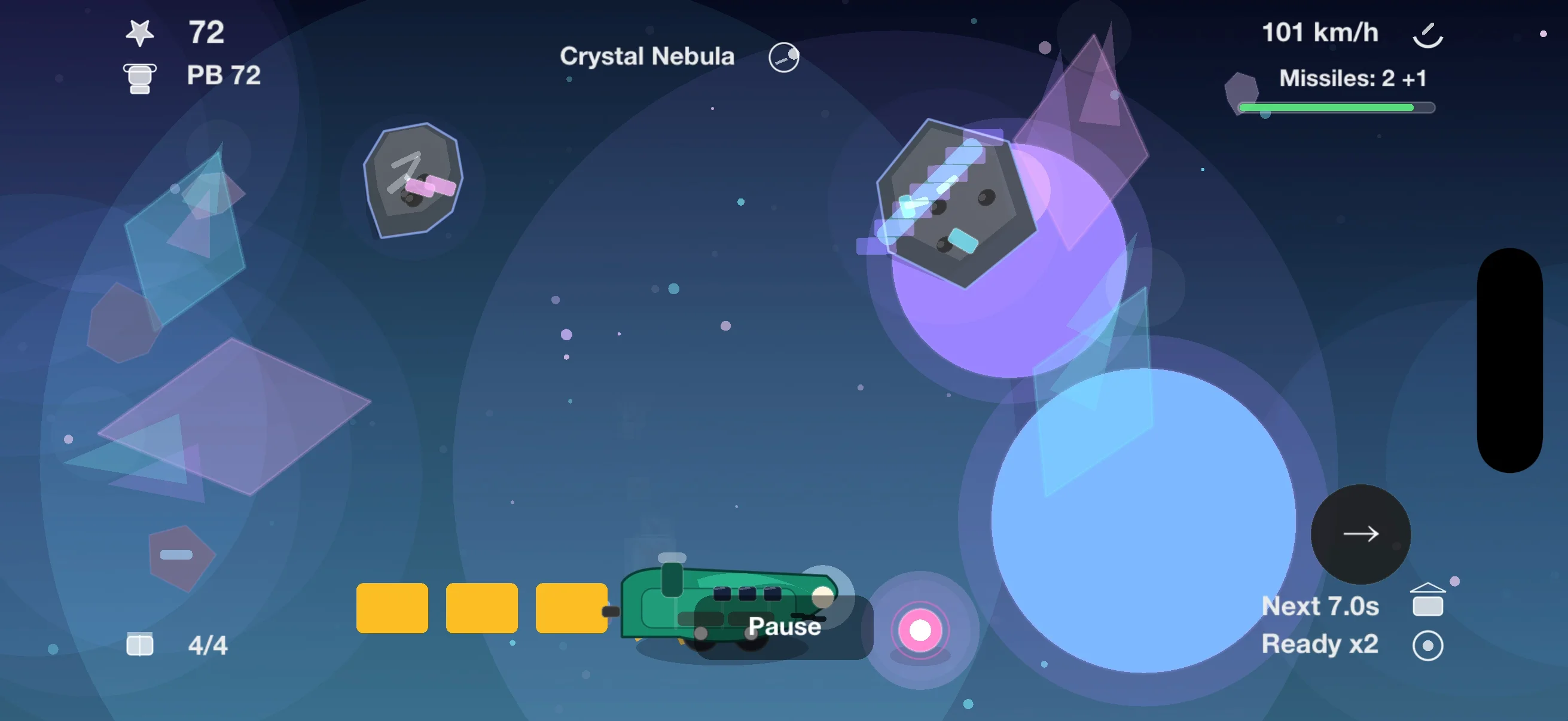Select the star score icon

click(141, 32)
